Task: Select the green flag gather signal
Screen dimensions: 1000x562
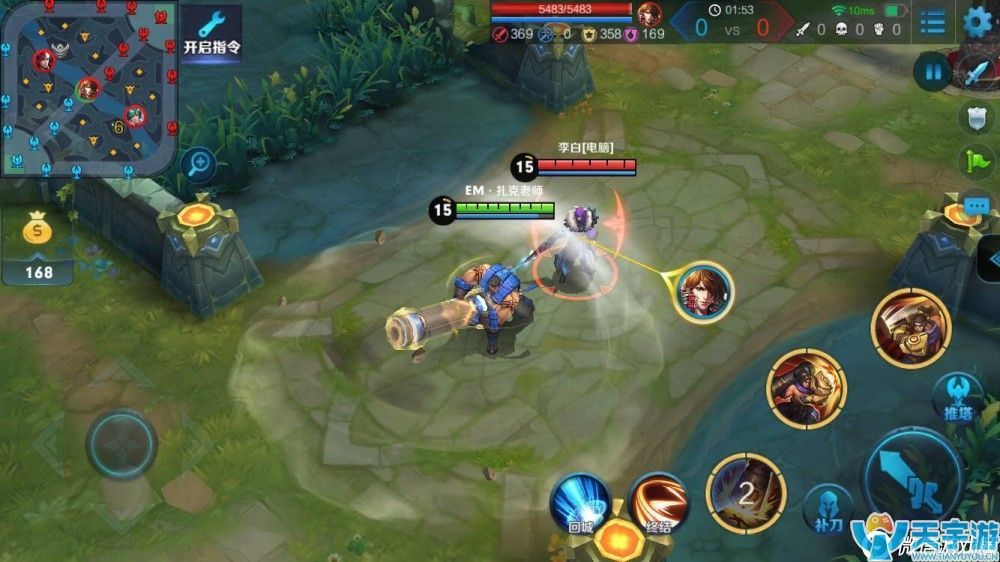Action: click(x=976, y=162)
